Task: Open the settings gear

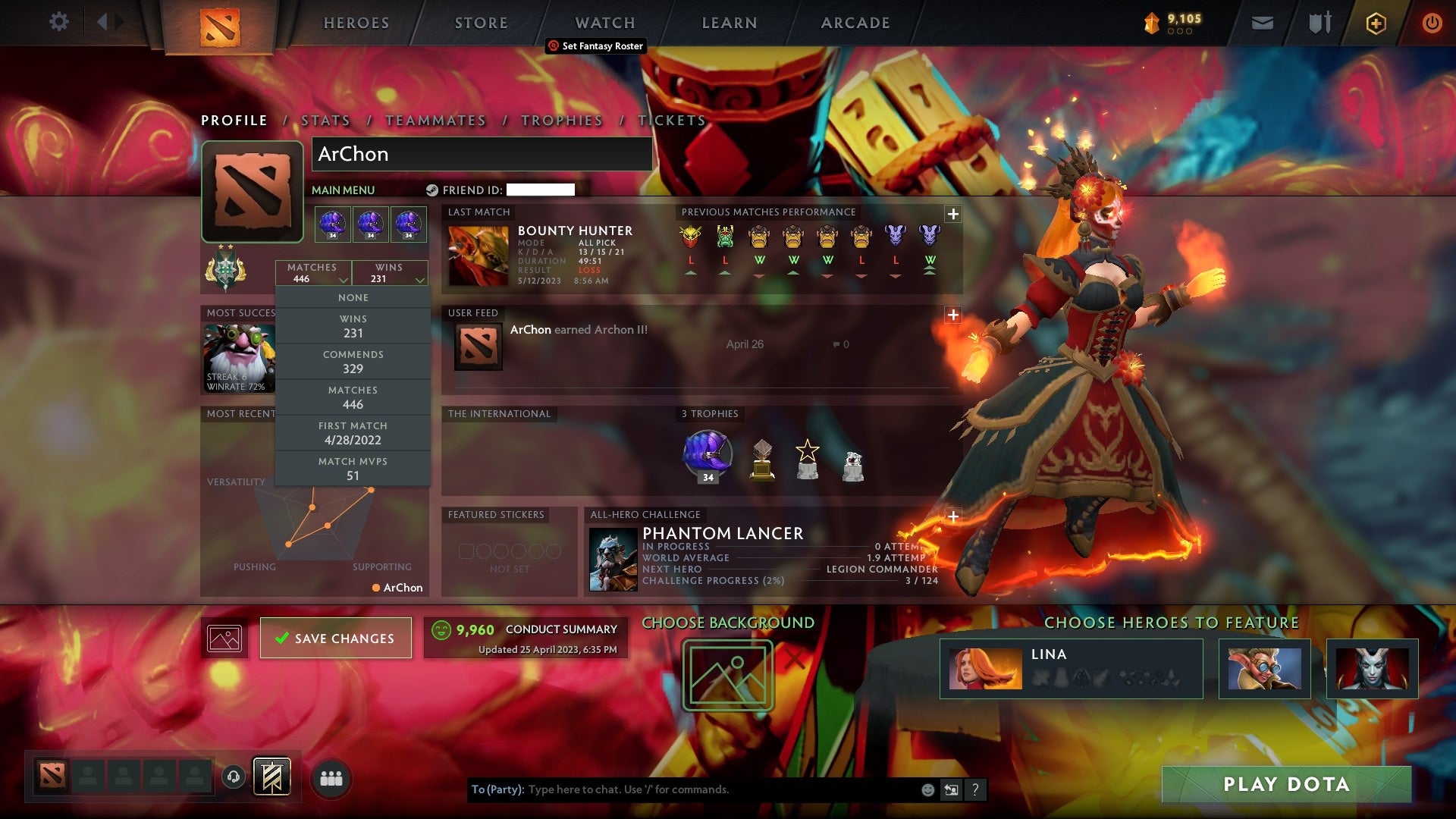Action: [59, 22]
